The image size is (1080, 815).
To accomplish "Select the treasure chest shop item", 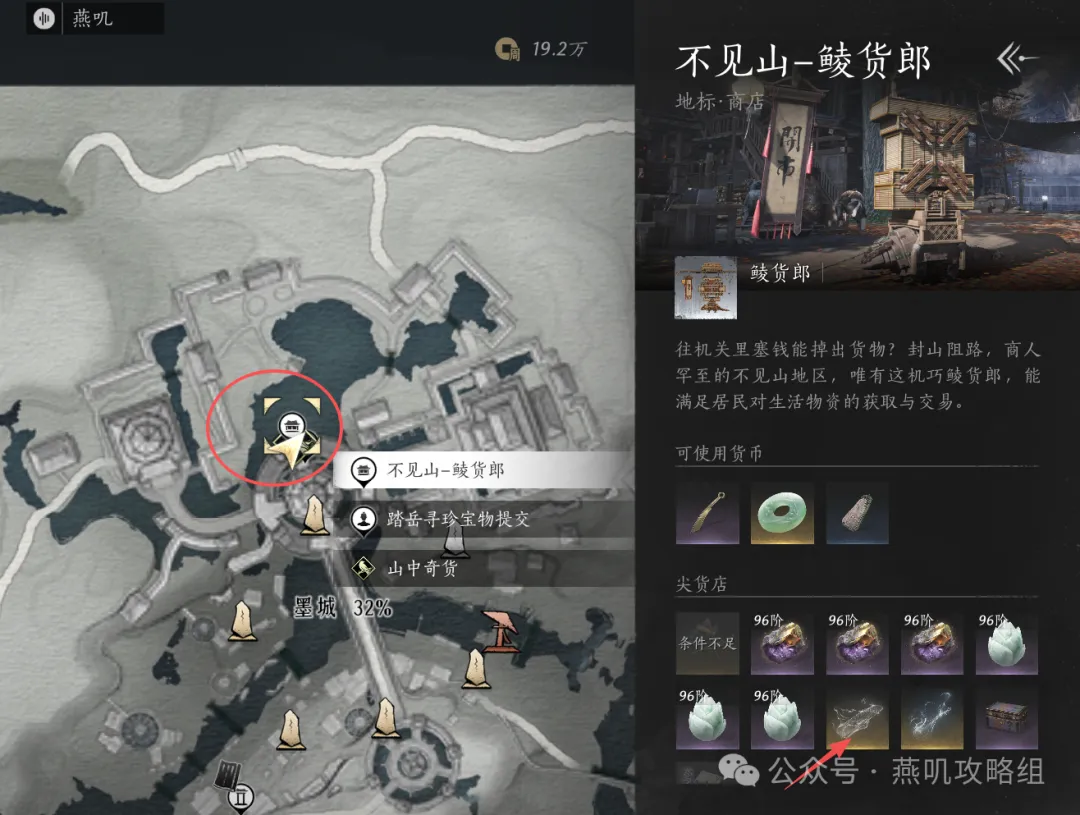I will 1006,717.
